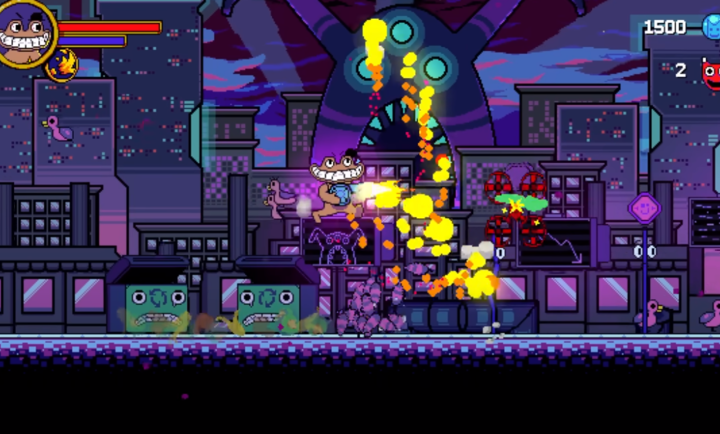Click the grinning character portrait
Viewport: 720px width, 434px height.
pyautogui.click(x=24, y=31)
